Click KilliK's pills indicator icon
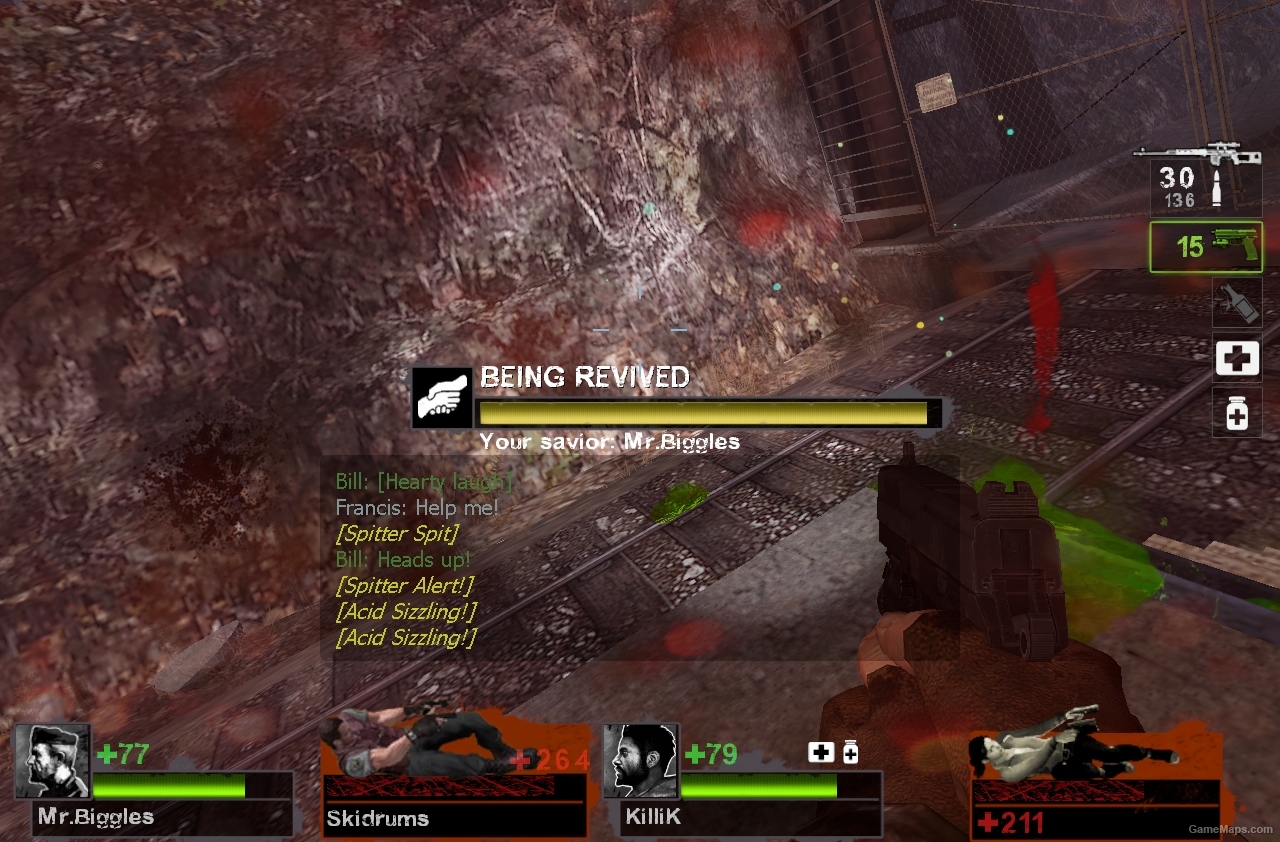1280x842 pixels. (850, 750)
